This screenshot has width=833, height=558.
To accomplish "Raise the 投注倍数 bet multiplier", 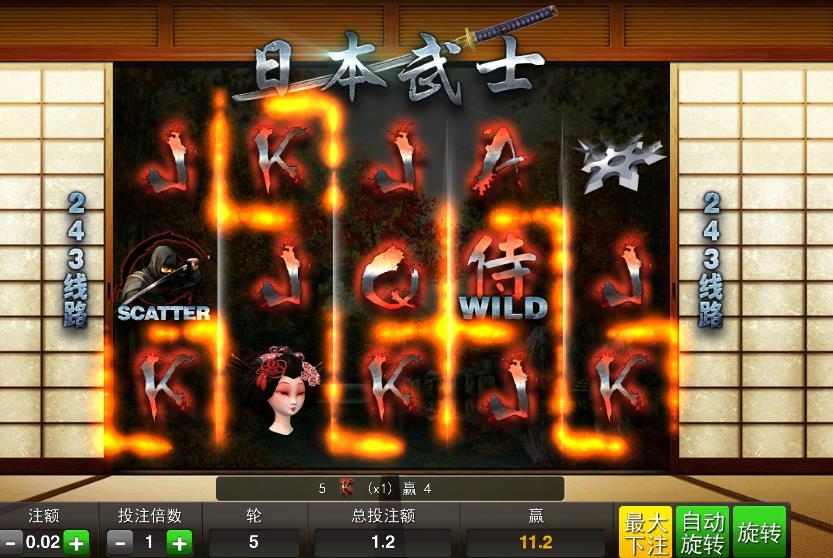I will (x=179, y=543).
